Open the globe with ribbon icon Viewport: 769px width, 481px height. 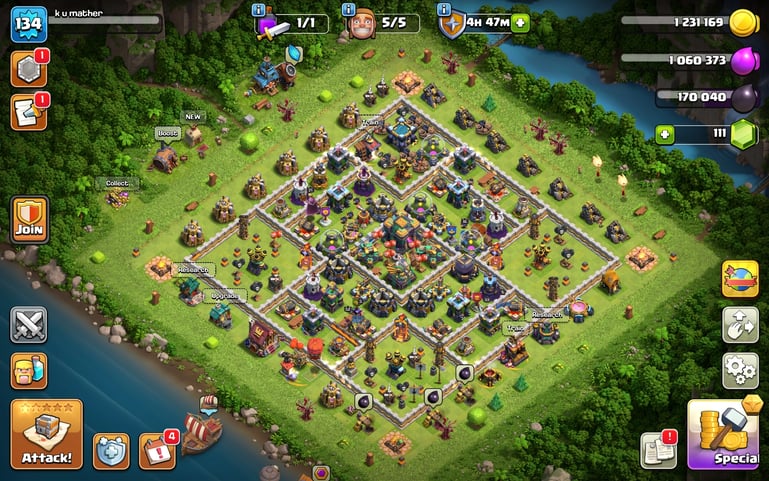pyautogui.click(x=740, y=279)
